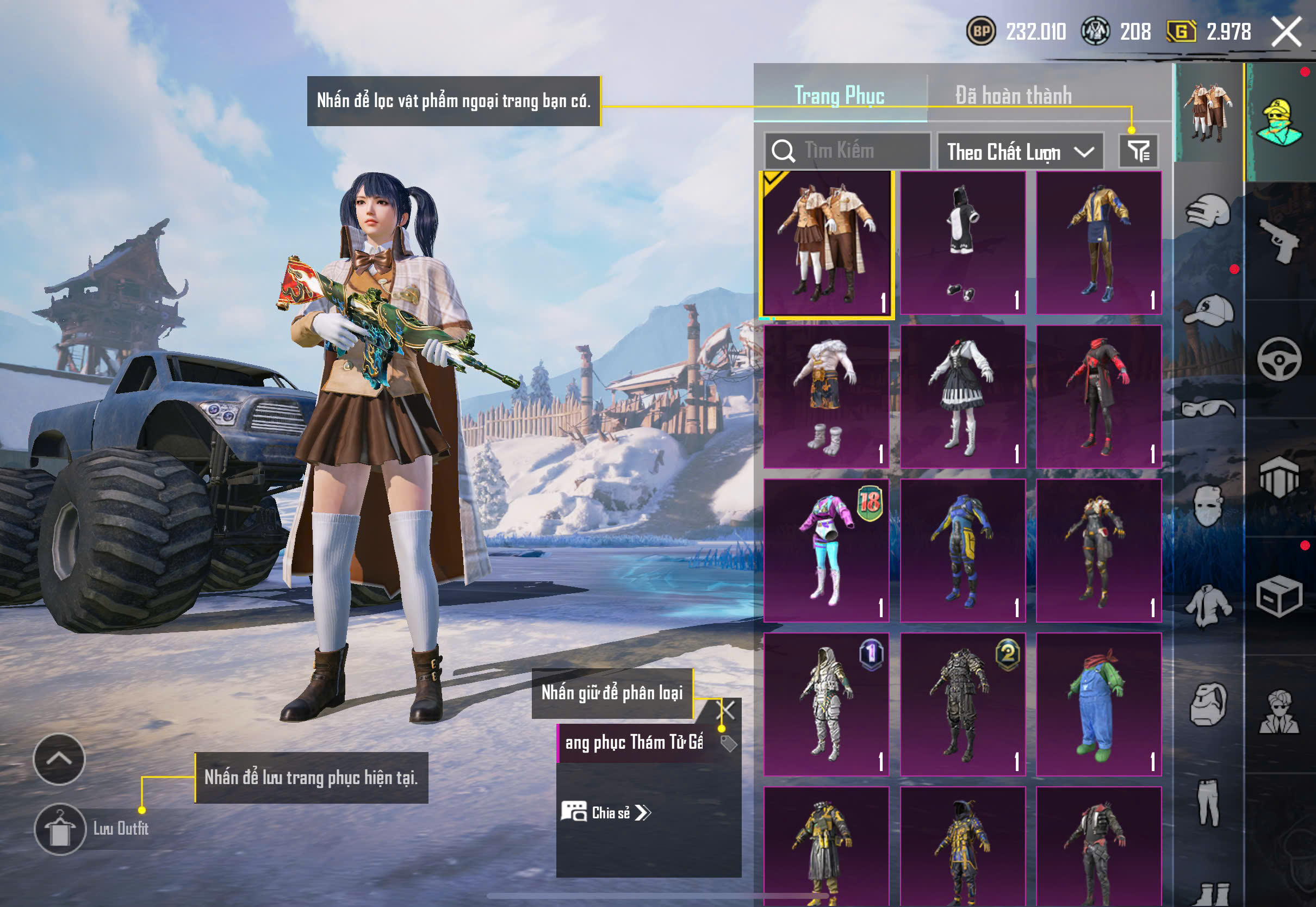1316x907 pixels.
Task: Switch to the pistol weapon skins section
Action: (1279, 241)
